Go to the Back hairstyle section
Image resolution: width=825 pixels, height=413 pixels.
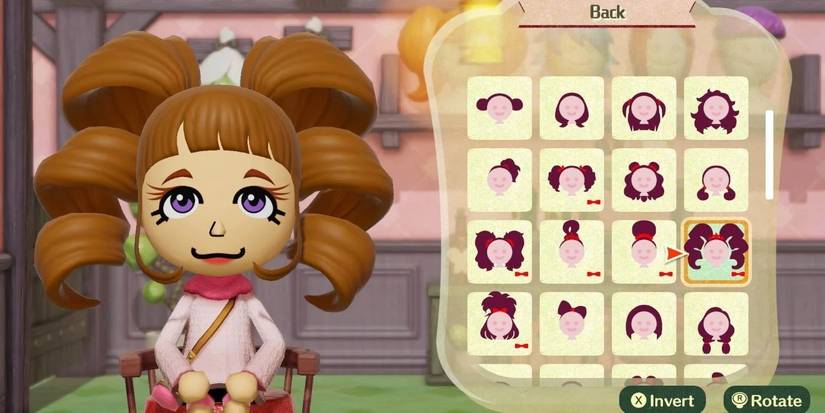(607, 12)
